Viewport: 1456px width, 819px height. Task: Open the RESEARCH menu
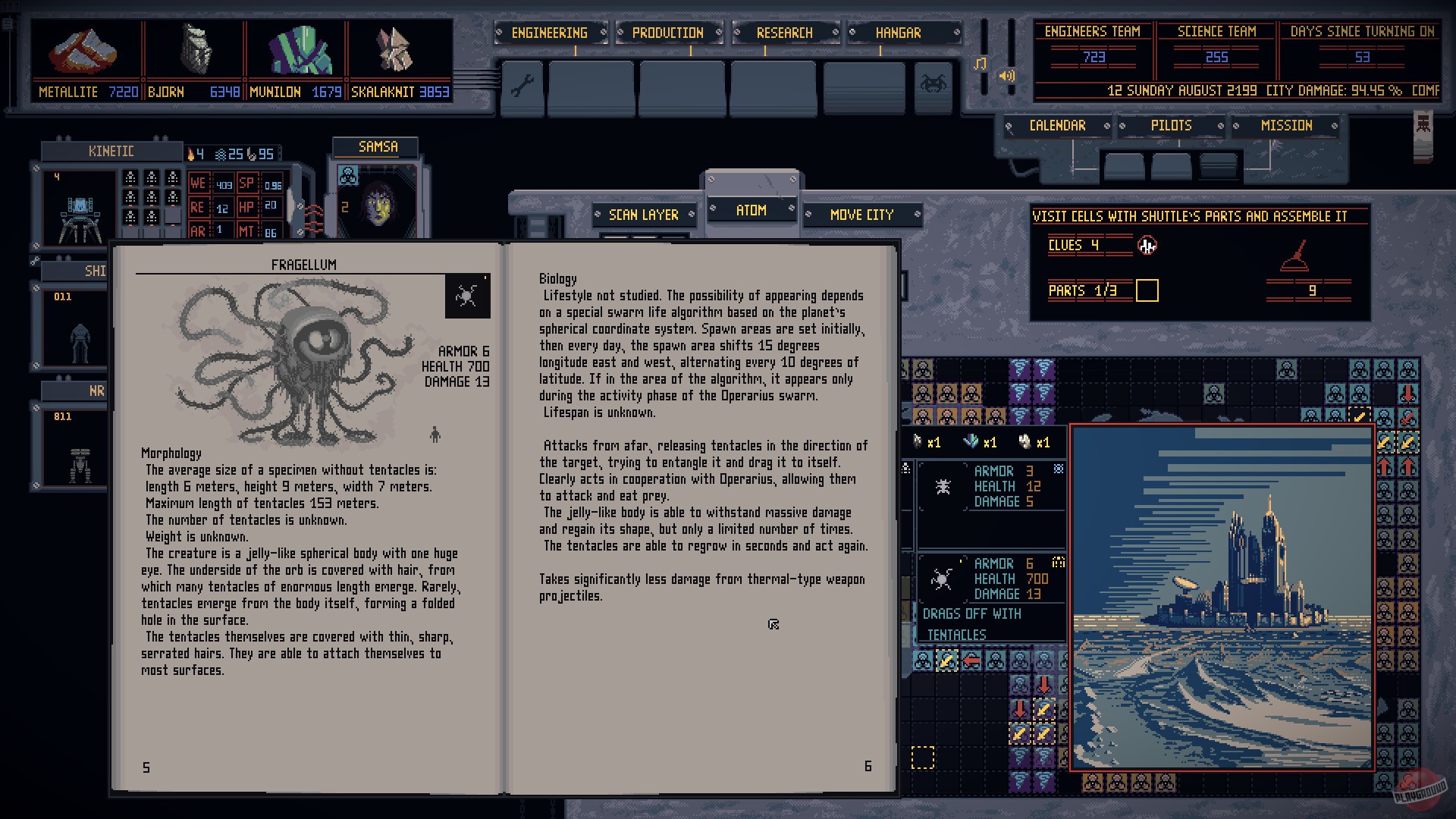[x=784, y=33]
